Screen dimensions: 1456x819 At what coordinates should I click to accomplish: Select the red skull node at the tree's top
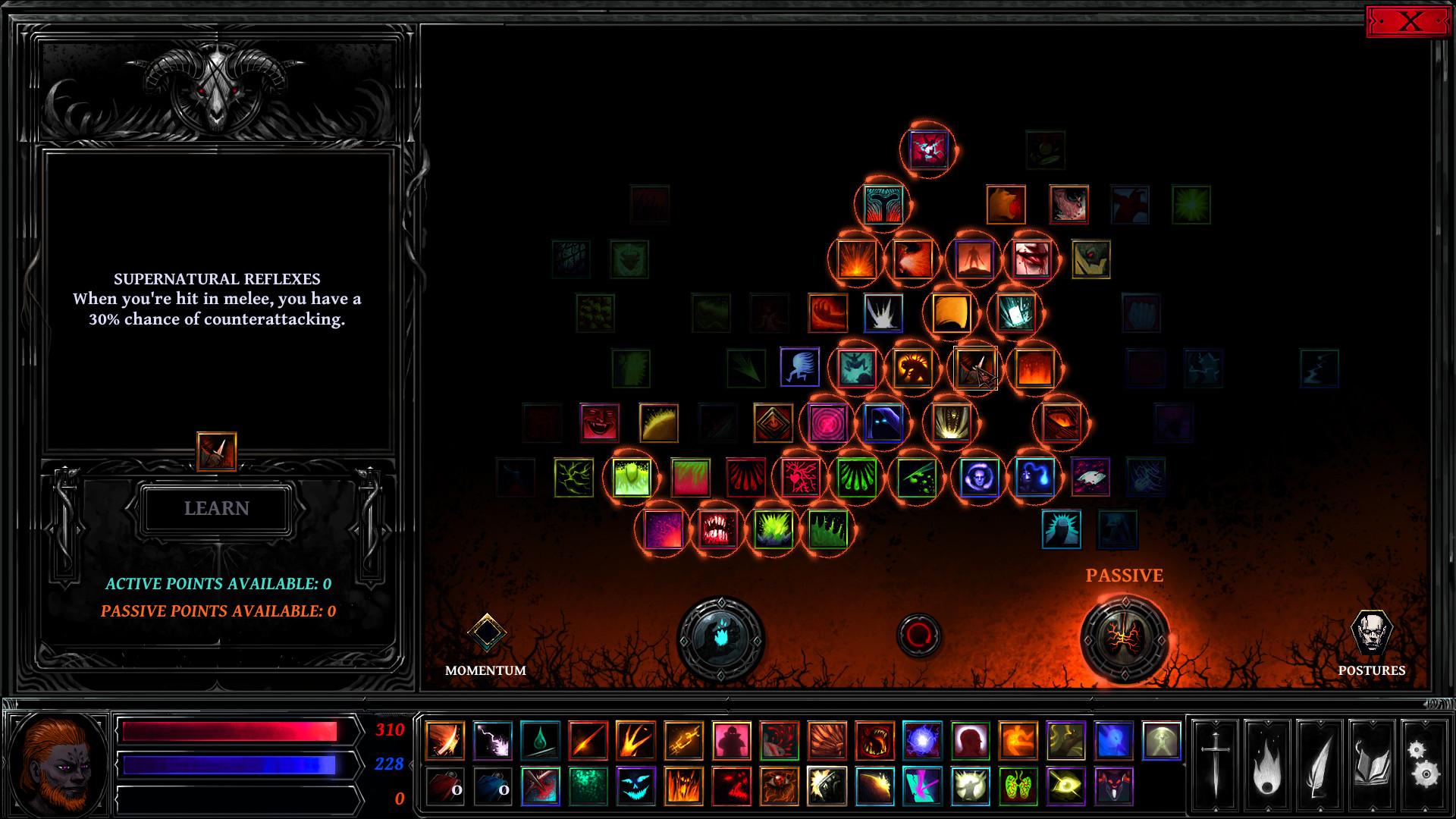(927, 149)
